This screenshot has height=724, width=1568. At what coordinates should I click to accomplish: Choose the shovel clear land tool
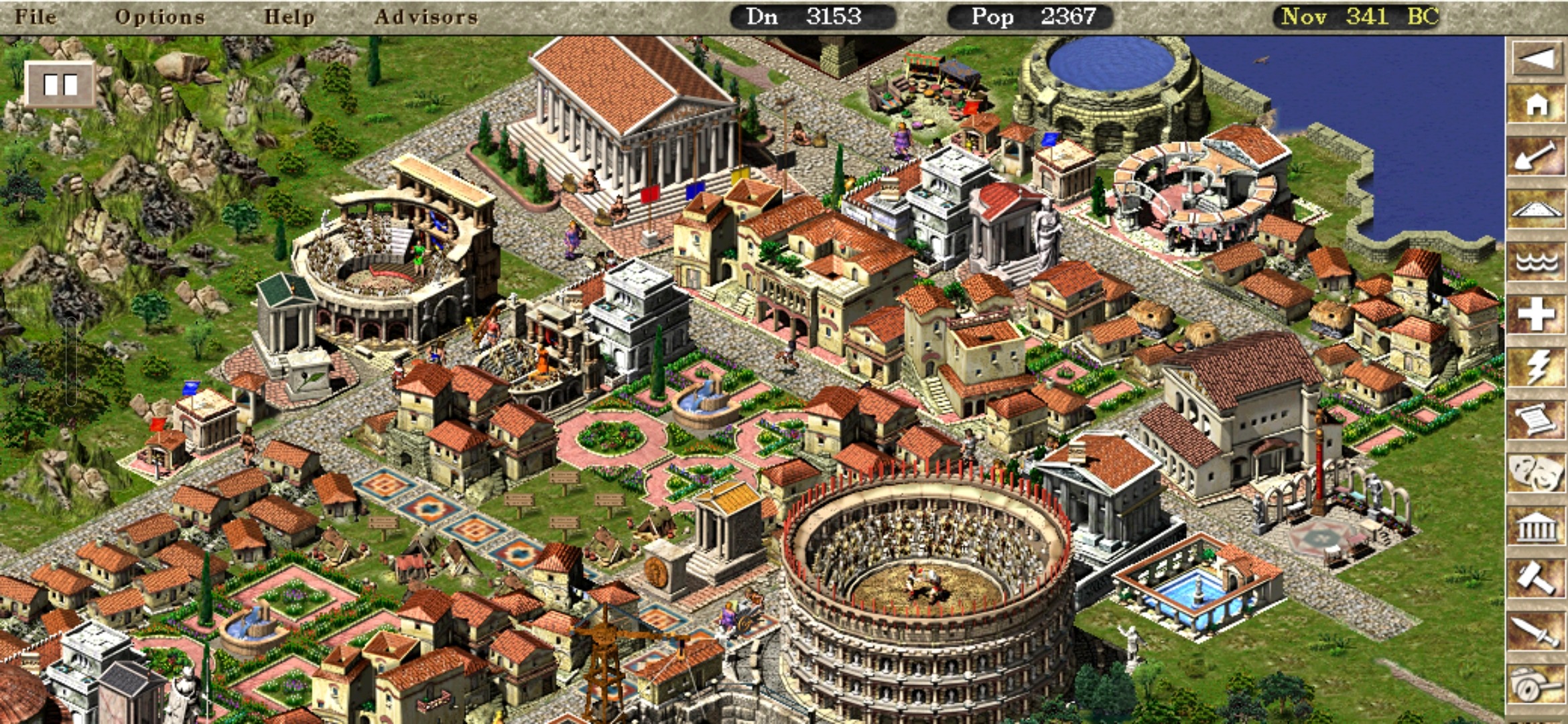[x=1537, y=158]
